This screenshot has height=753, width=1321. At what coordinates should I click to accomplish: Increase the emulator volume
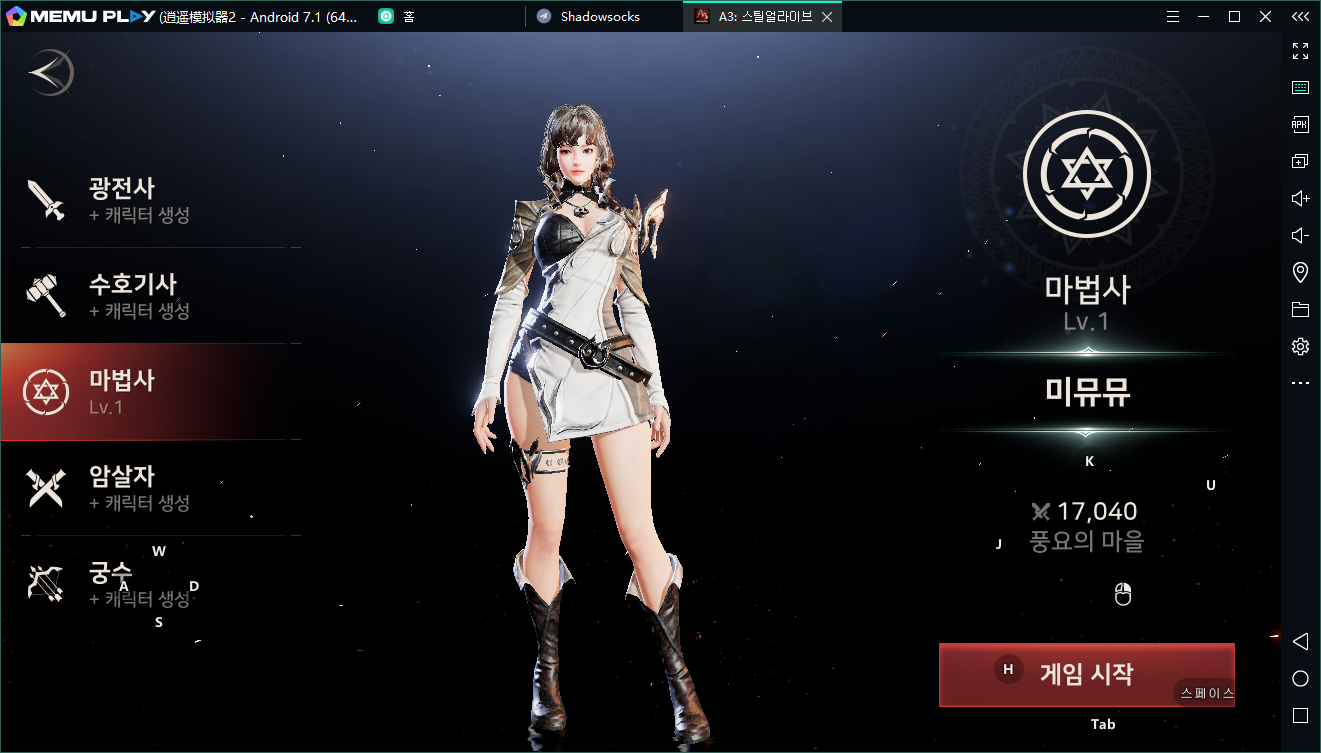[1300, 198]
